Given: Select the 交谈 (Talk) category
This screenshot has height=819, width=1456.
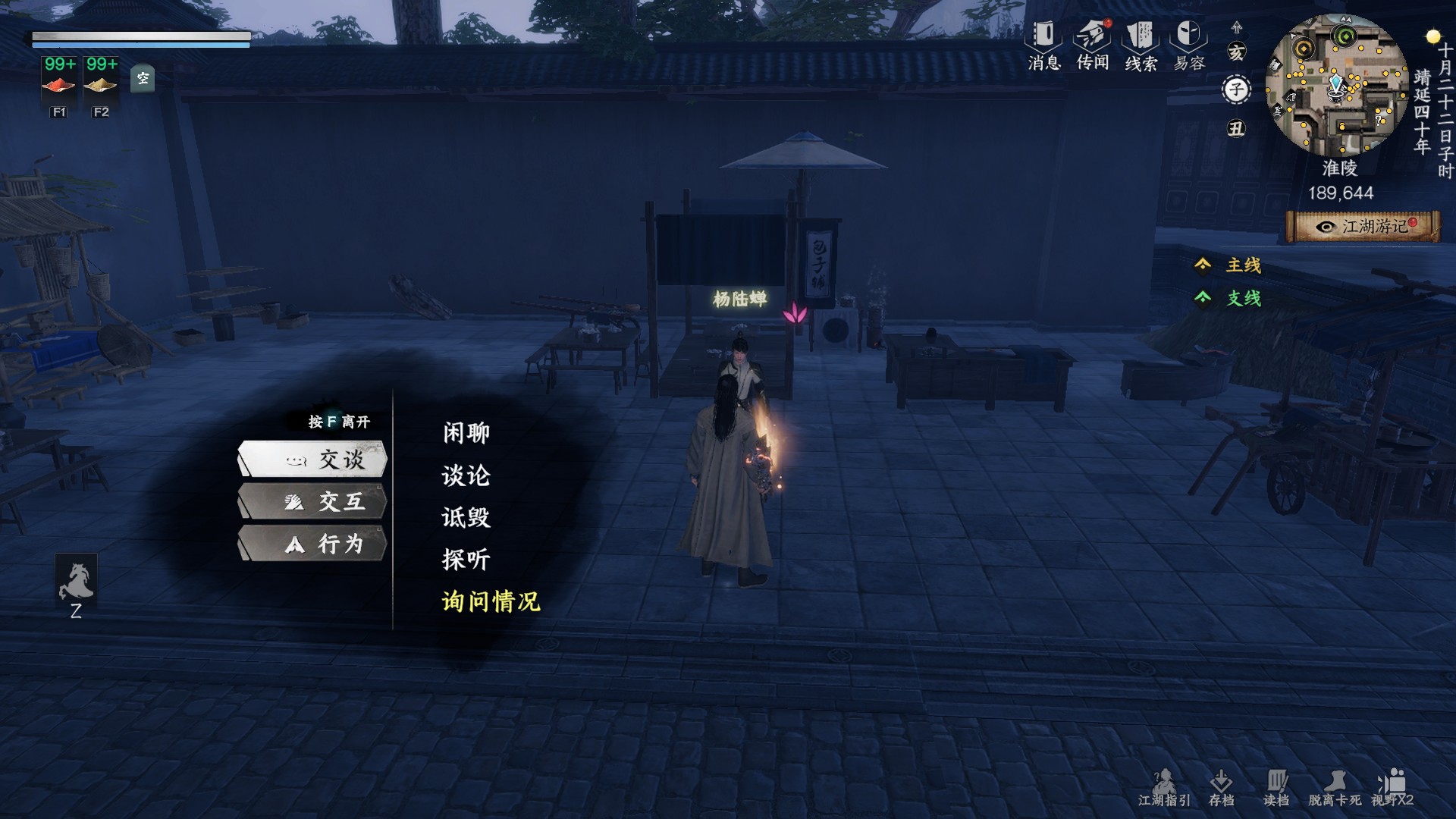Looking at the screenshot, I should coord(313,460).
